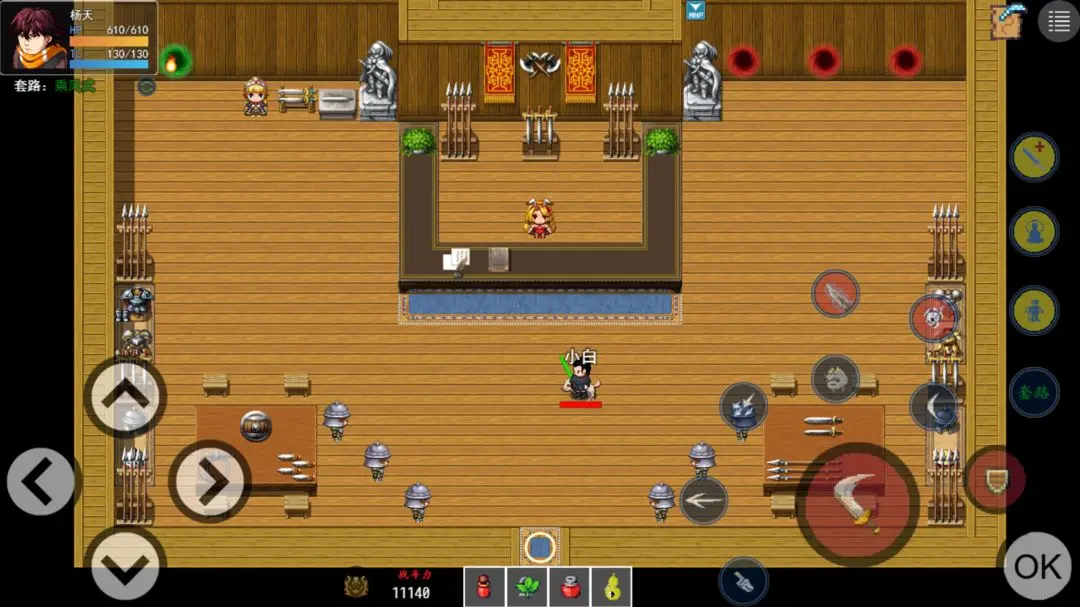Open the map scroll with pickaxe icon

click(x=1009, y=21)
